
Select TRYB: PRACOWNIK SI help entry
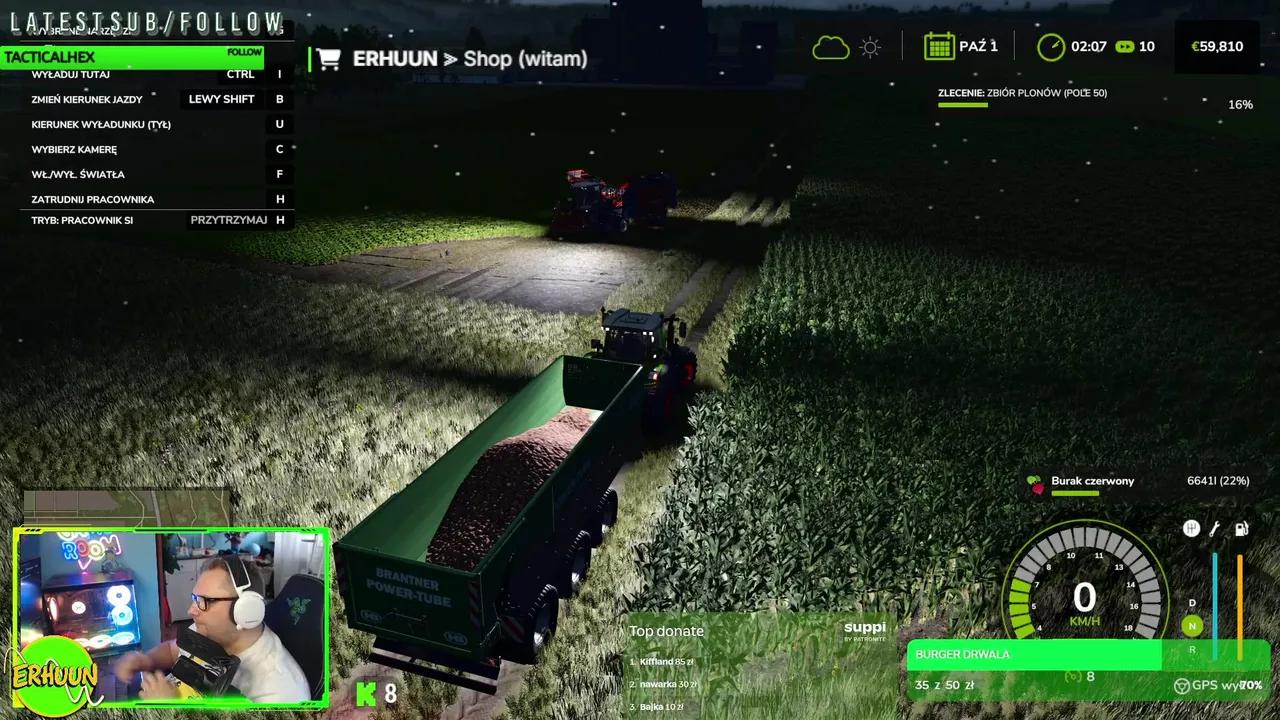pos(82,219)
